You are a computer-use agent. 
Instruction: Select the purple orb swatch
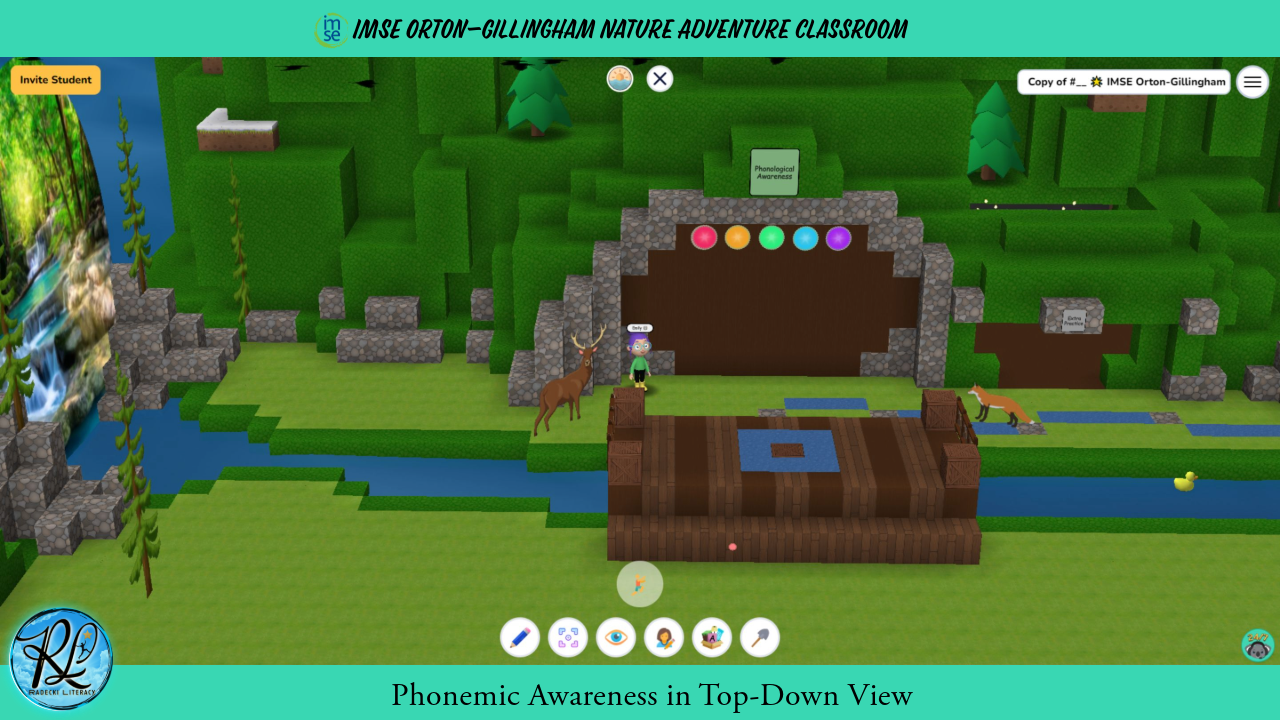point(838,238)
